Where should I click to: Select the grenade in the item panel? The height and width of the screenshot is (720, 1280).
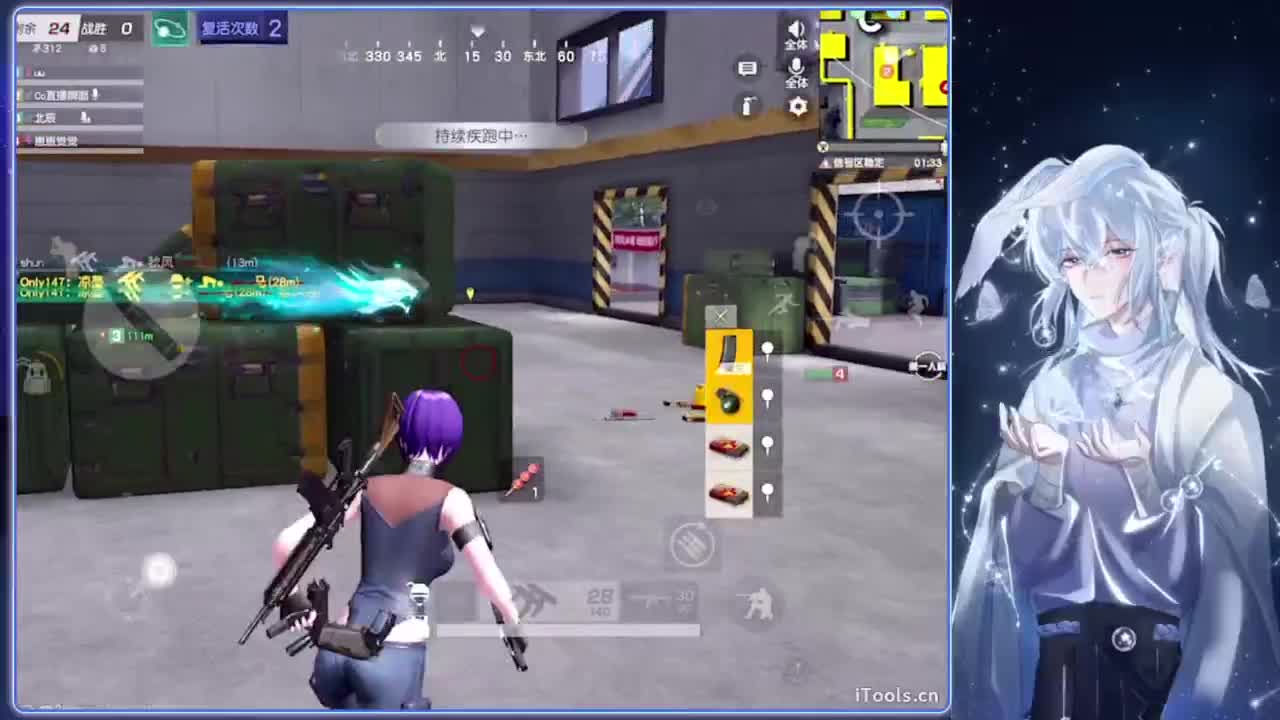click(728, 398)
